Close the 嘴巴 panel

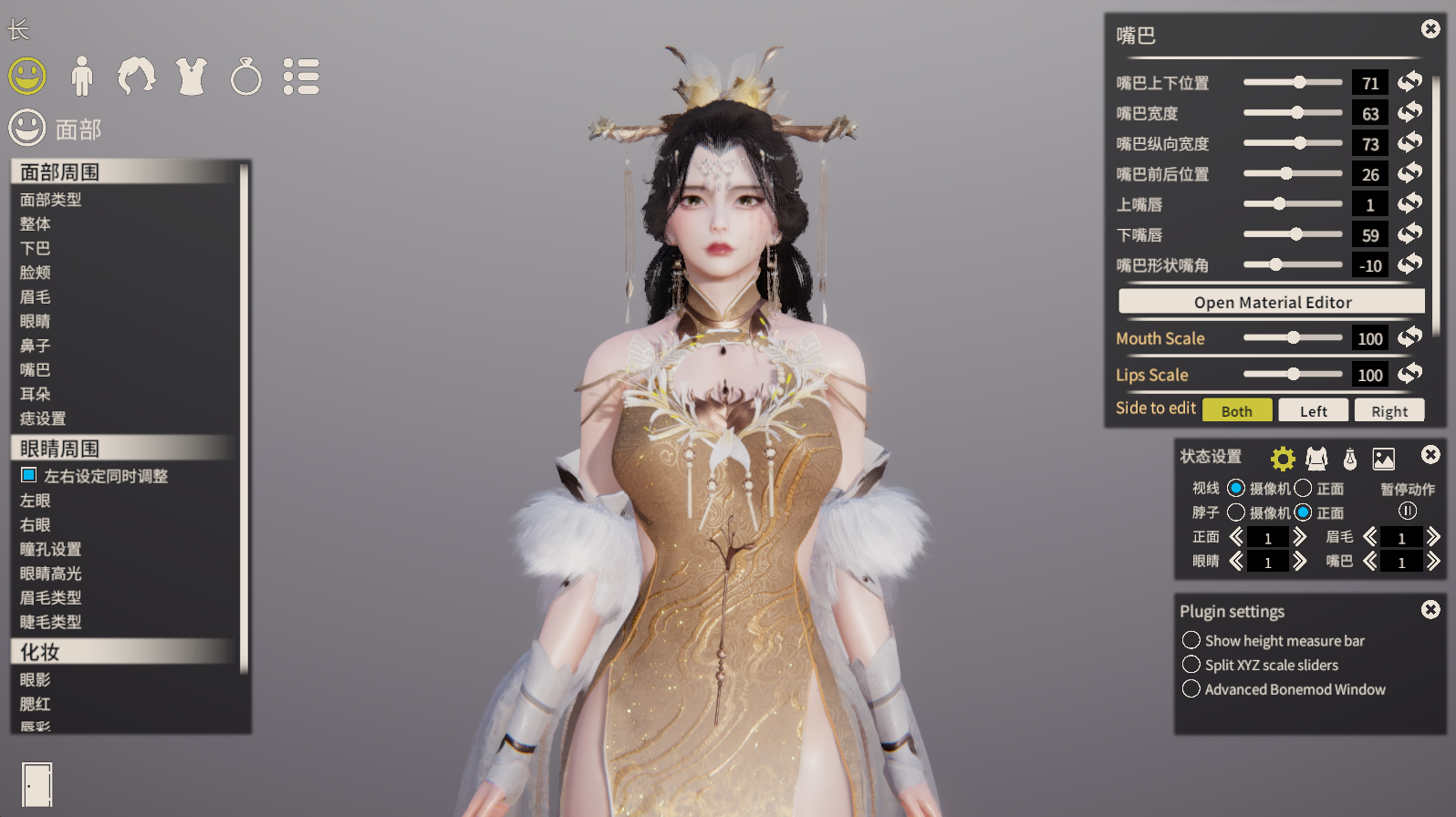(x=1430, y=29)
